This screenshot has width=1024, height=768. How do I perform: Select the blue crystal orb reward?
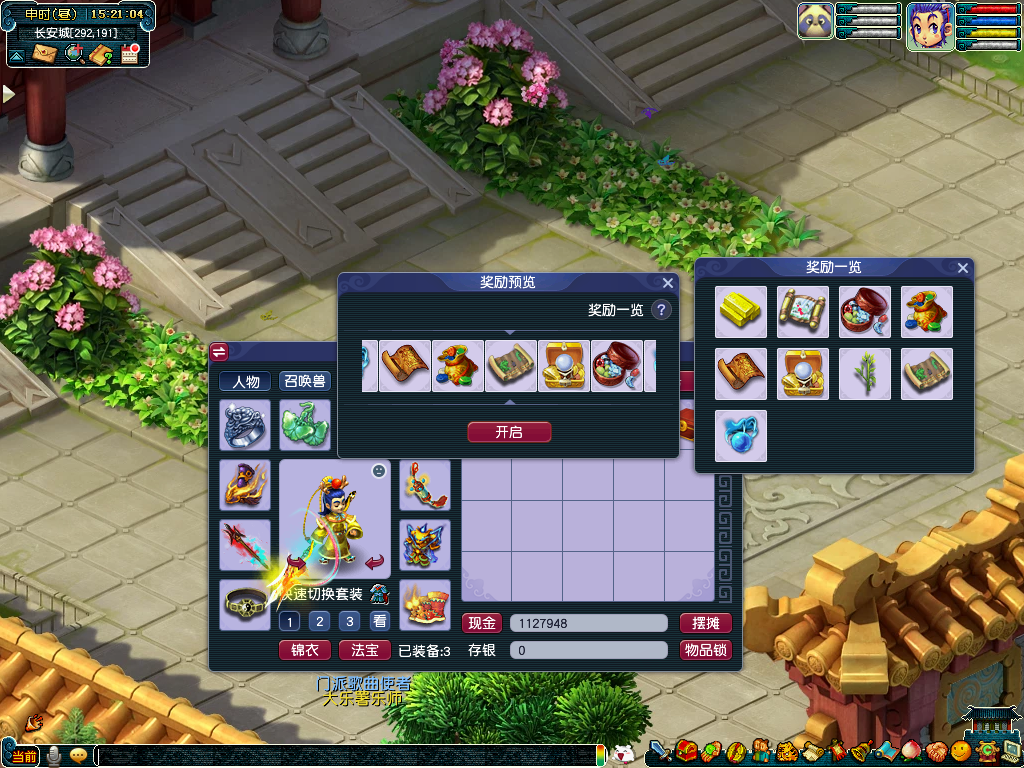tap(741, 436)
